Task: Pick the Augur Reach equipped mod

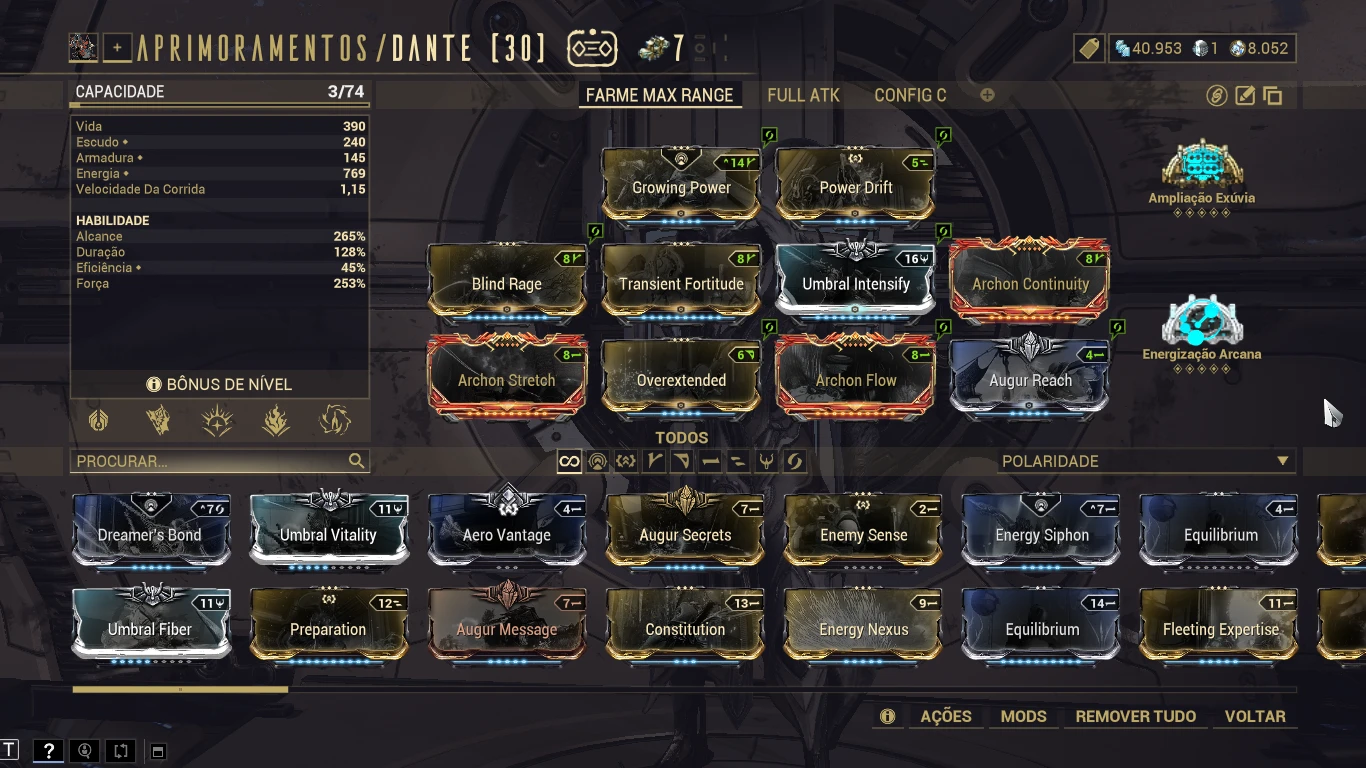Action: (1030, 379)
